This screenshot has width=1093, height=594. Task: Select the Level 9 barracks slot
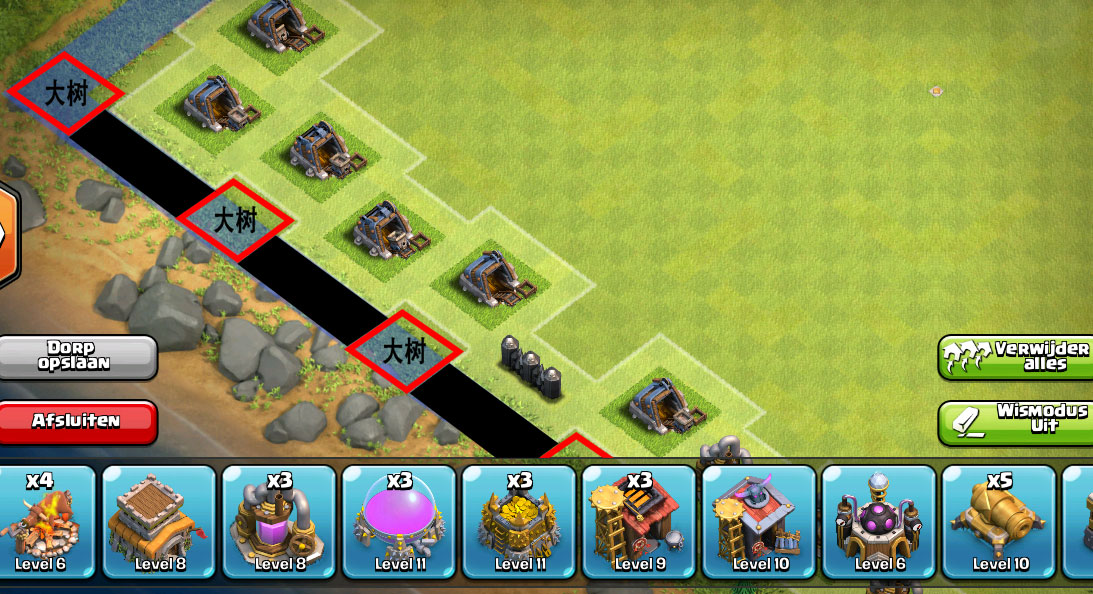(x=639, y=521)
